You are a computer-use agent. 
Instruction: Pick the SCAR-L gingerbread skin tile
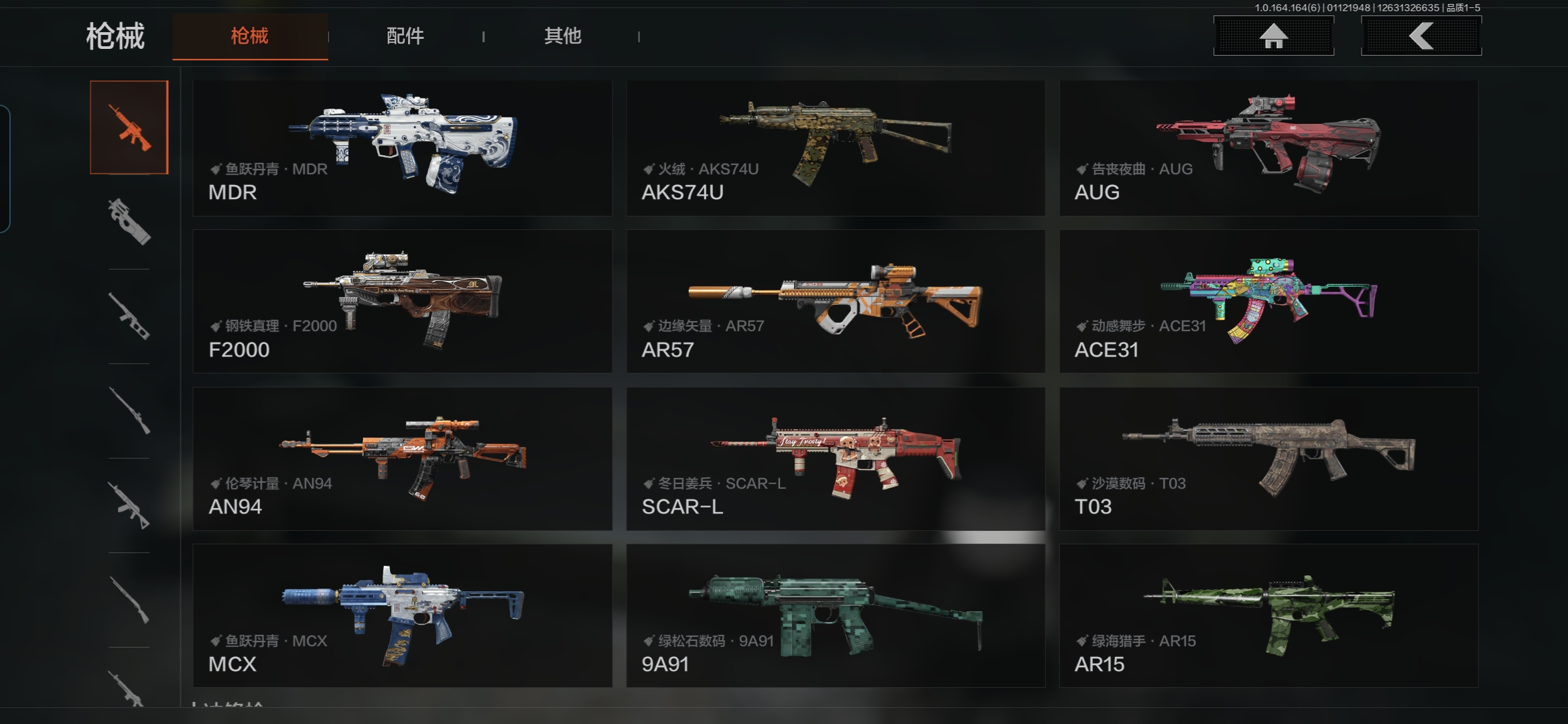click(836, 459)
